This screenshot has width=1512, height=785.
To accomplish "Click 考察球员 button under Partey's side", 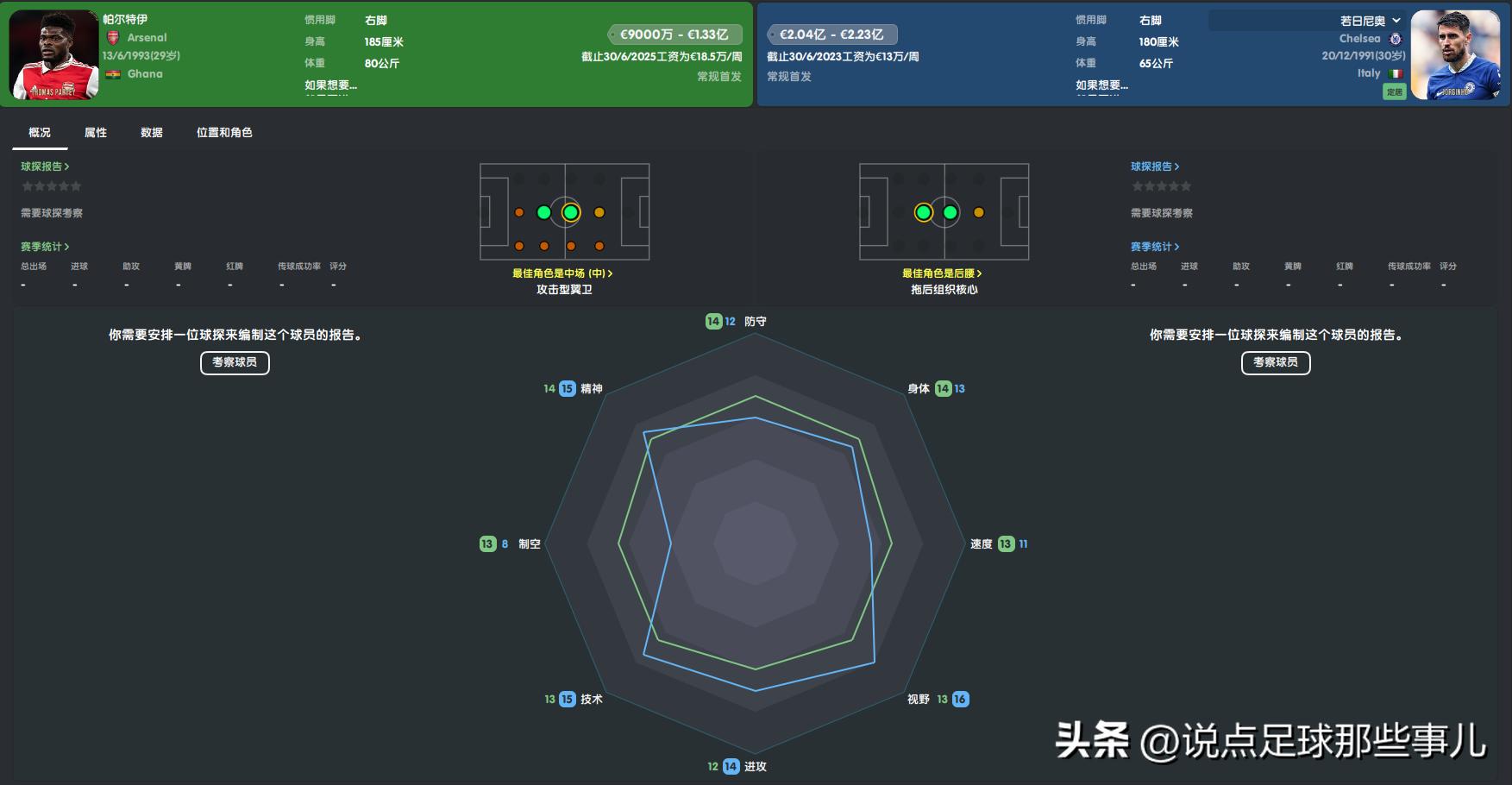I will (x=235, y=362).
